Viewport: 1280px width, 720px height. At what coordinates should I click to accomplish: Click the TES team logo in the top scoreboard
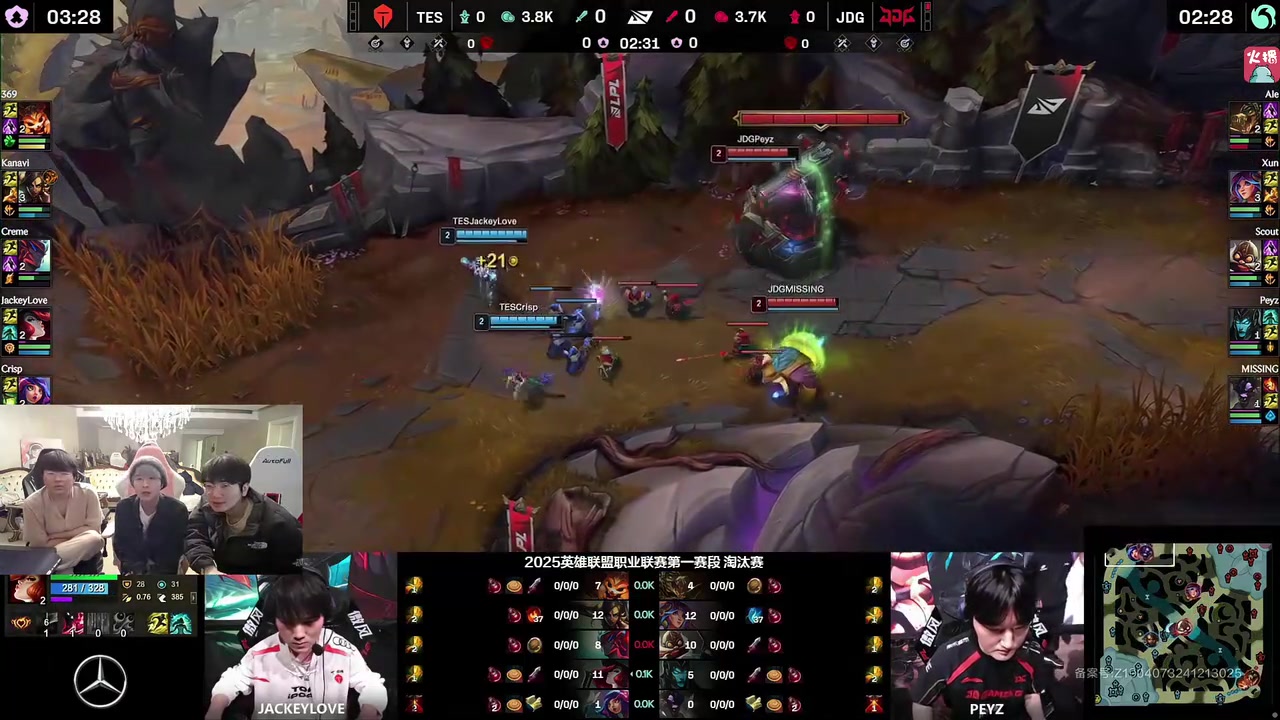(383, 17)
